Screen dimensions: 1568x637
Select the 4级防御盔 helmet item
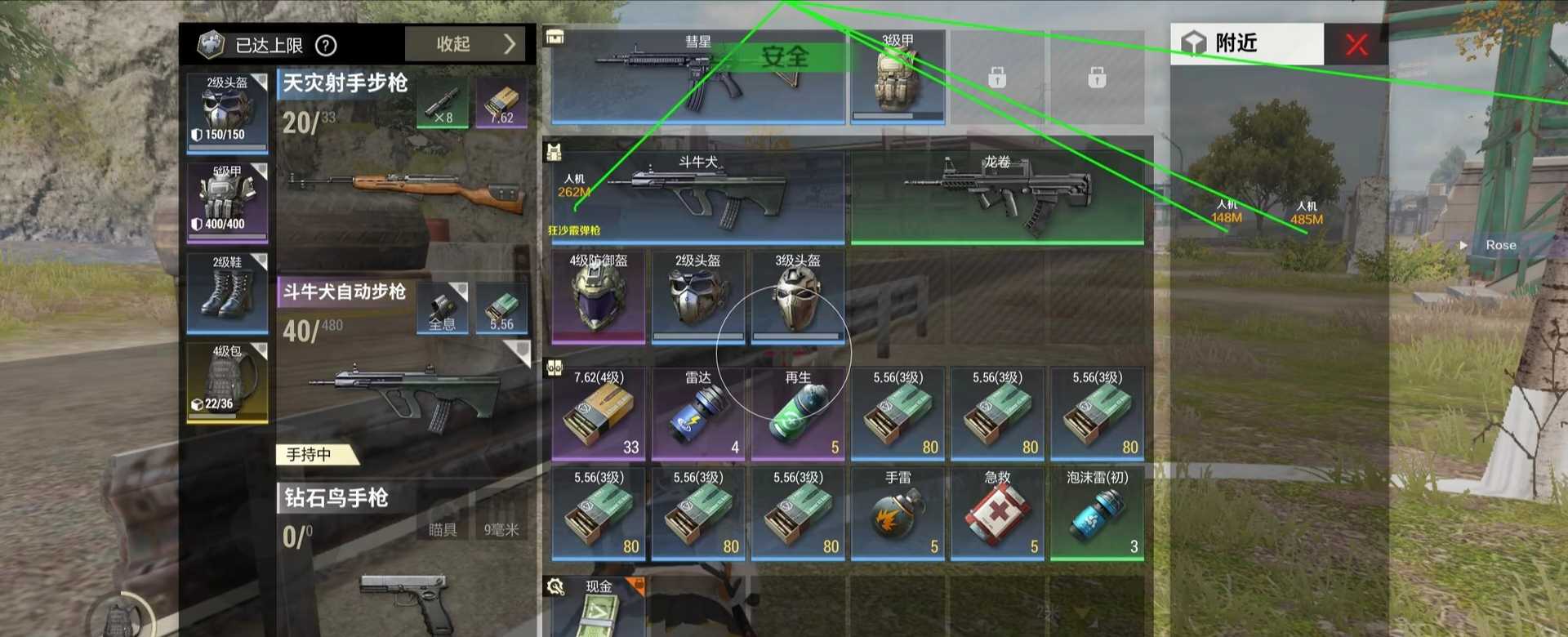point(599,297)
